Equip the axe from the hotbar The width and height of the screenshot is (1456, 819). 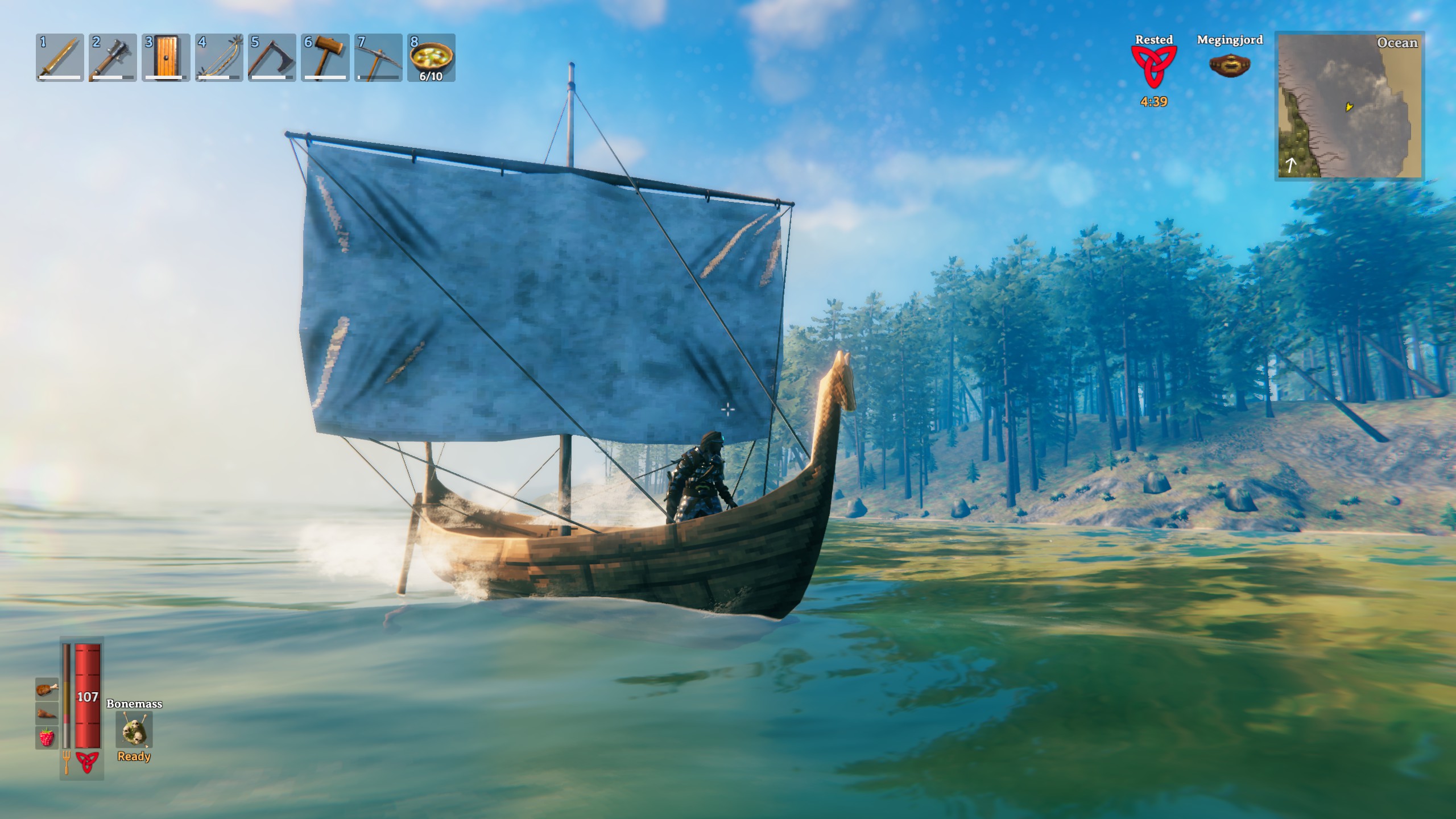(x=272, y=58)
